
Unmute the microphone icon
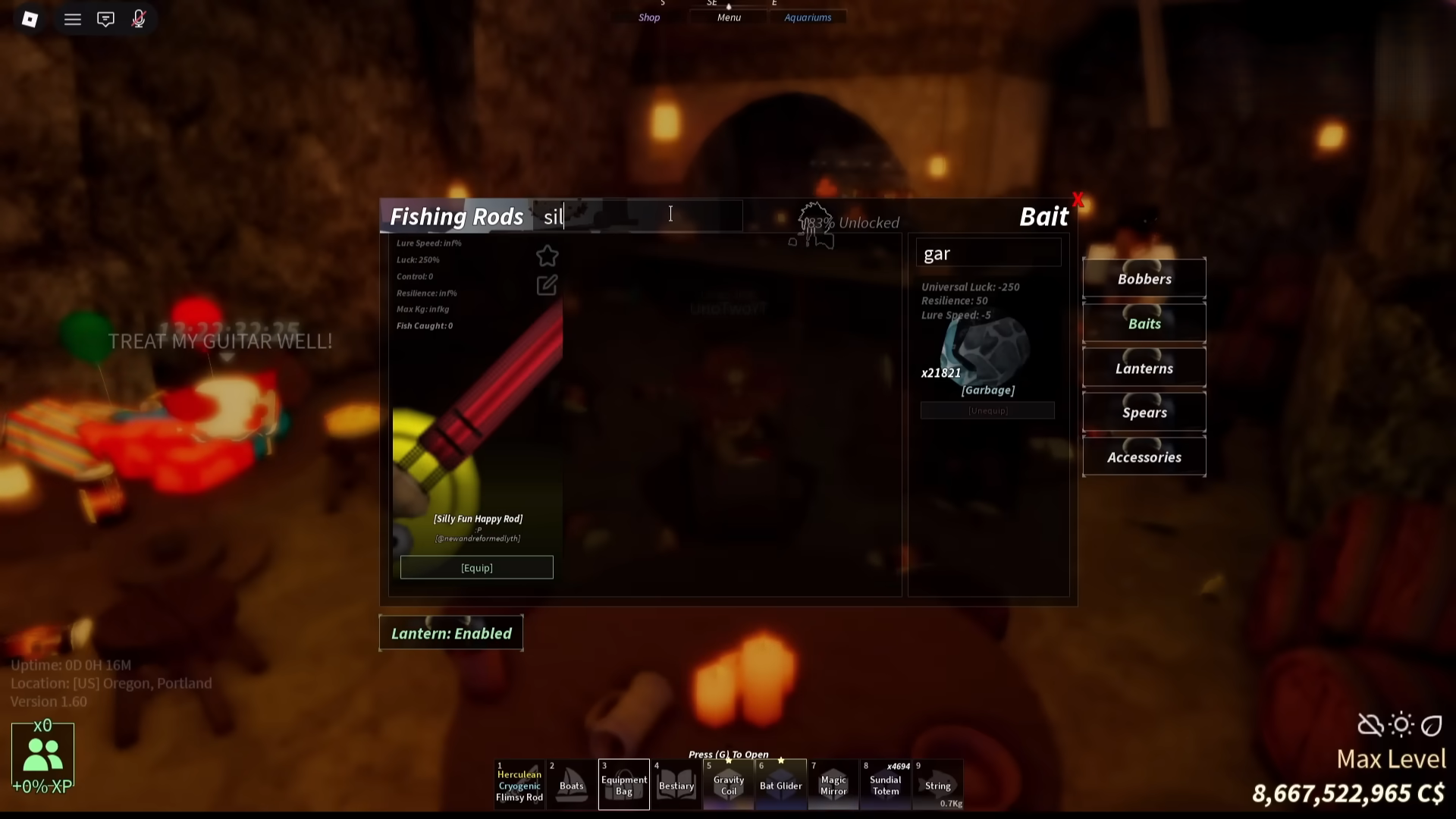coord(139,19)
